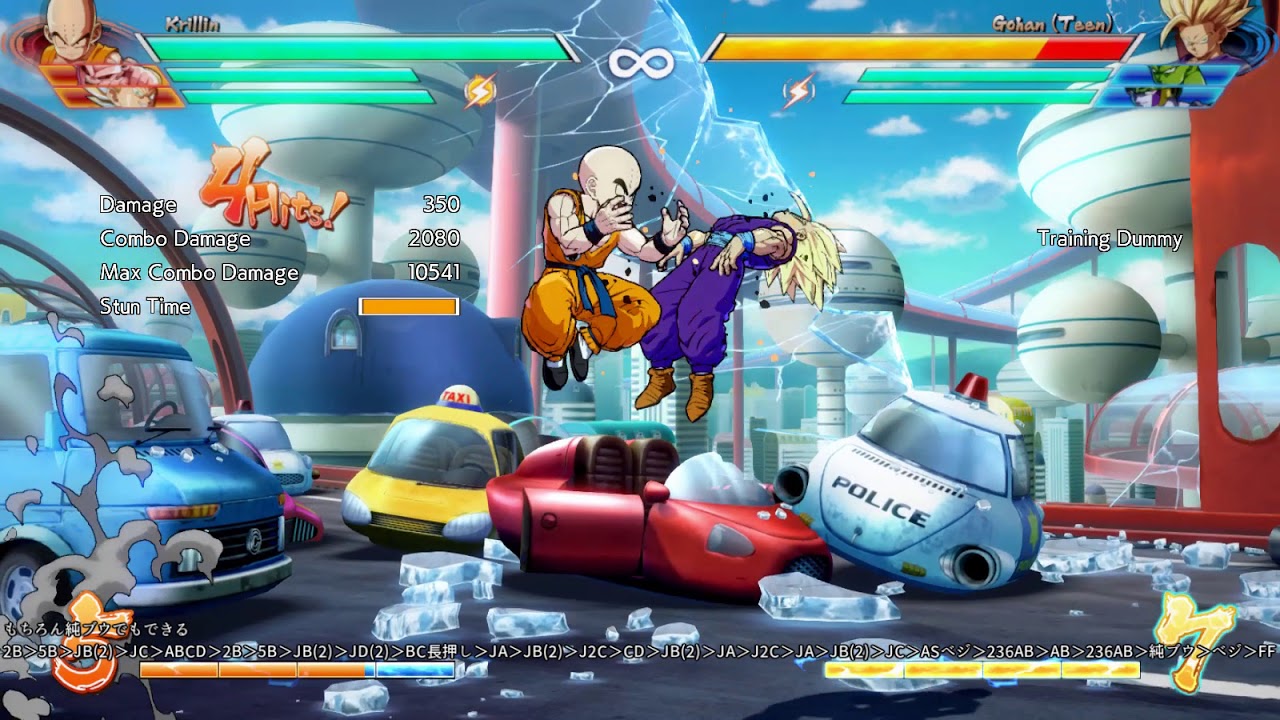Click the Training Dummy label
The image size is (1280, 720).
coord(1110,240)
